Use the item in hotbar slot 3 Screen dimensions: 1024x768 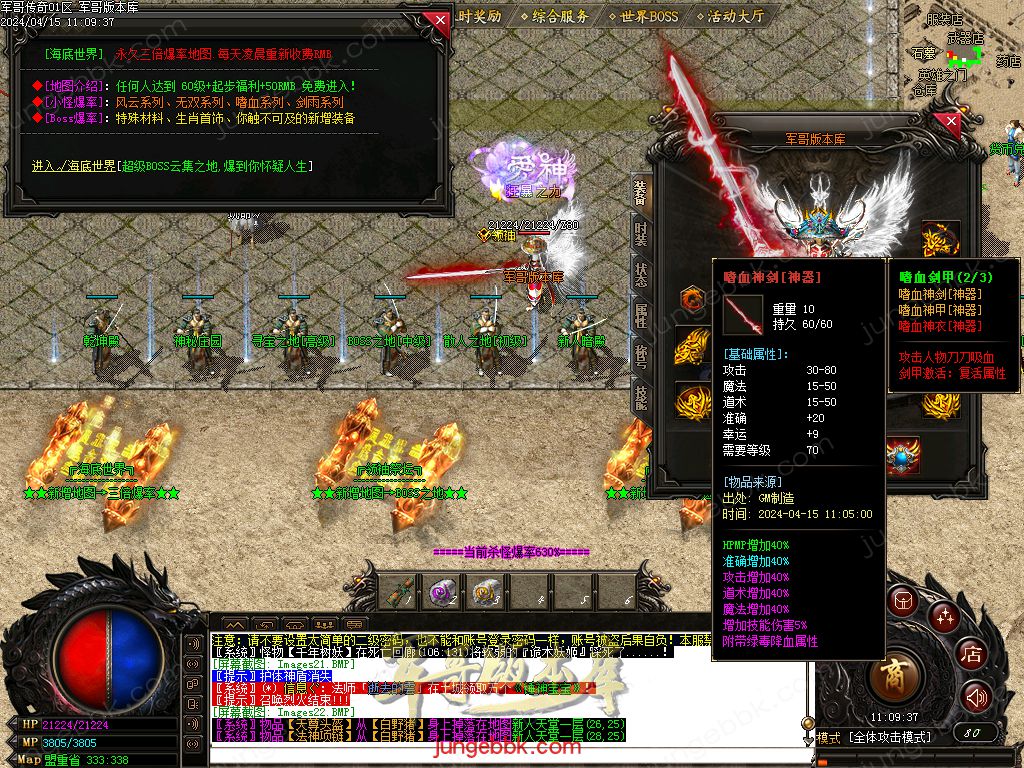pos(486,593)
